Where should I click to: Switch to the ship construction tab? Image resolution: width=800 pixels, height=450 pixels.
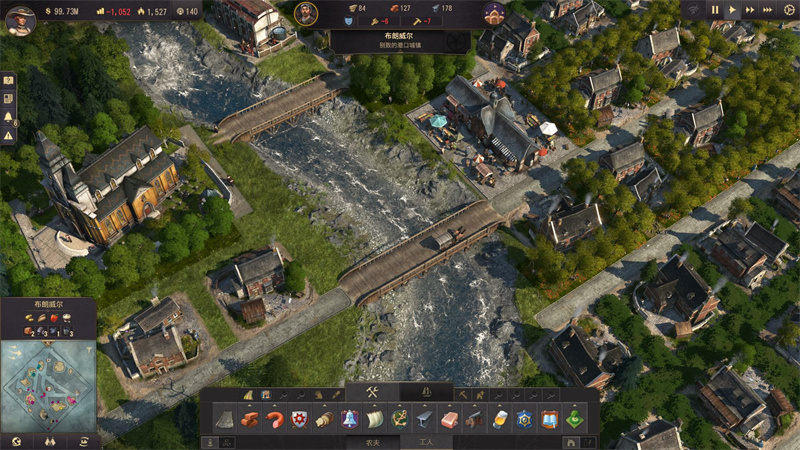(x=427, y=392)
